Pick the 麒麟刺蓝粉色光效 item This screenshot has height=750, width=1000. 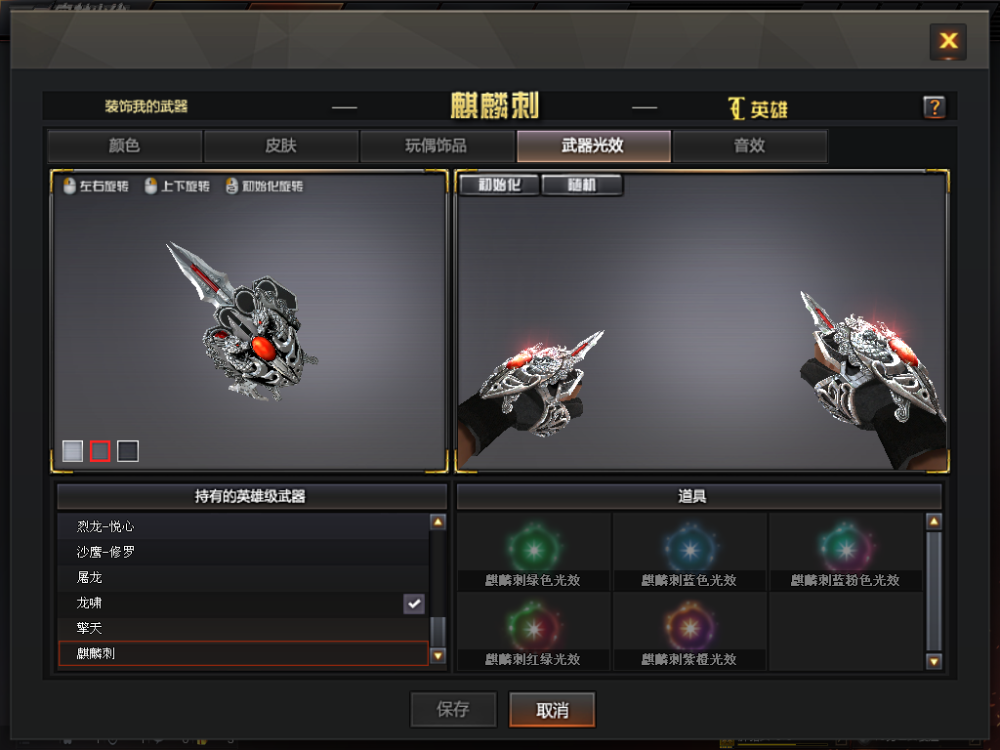(x=845, y=551)
